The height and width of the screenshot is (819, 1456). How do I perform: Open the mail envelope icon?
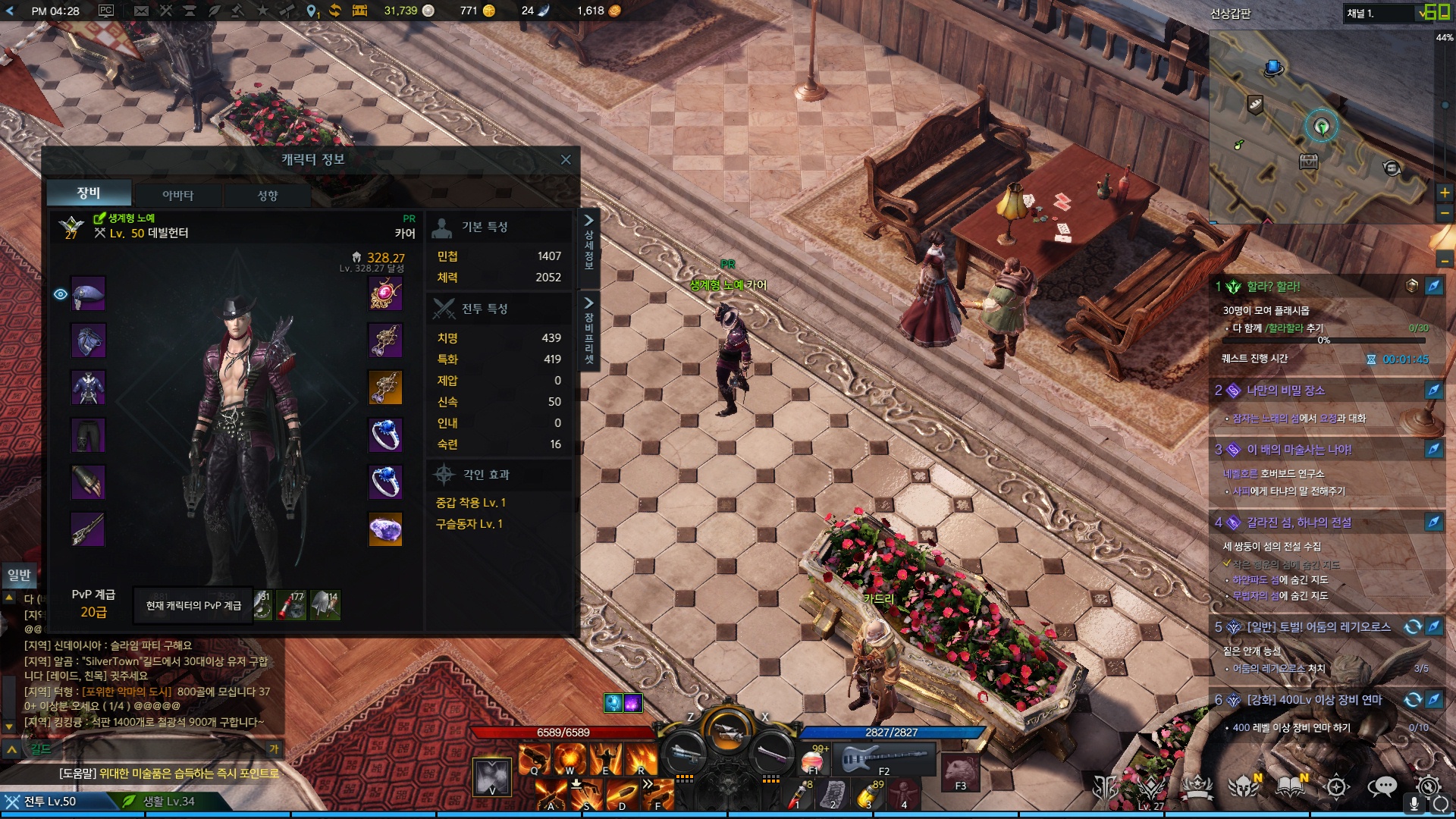click(x=141, y=11)
